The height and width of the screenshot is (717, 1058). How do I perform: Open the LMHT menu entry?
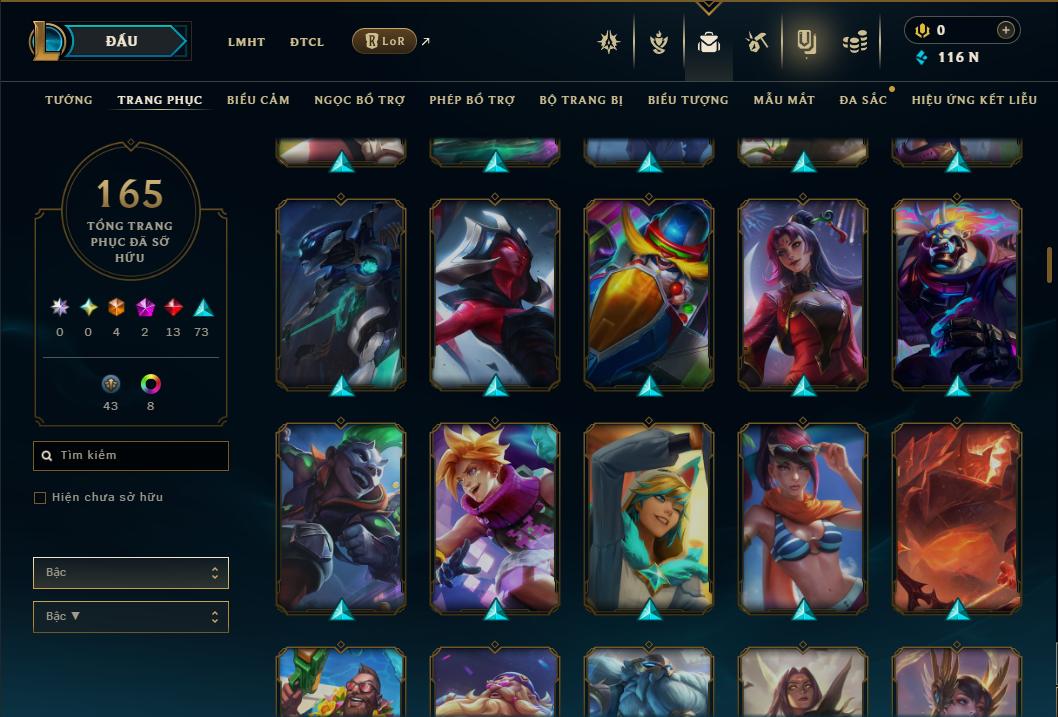pos(246,42)
